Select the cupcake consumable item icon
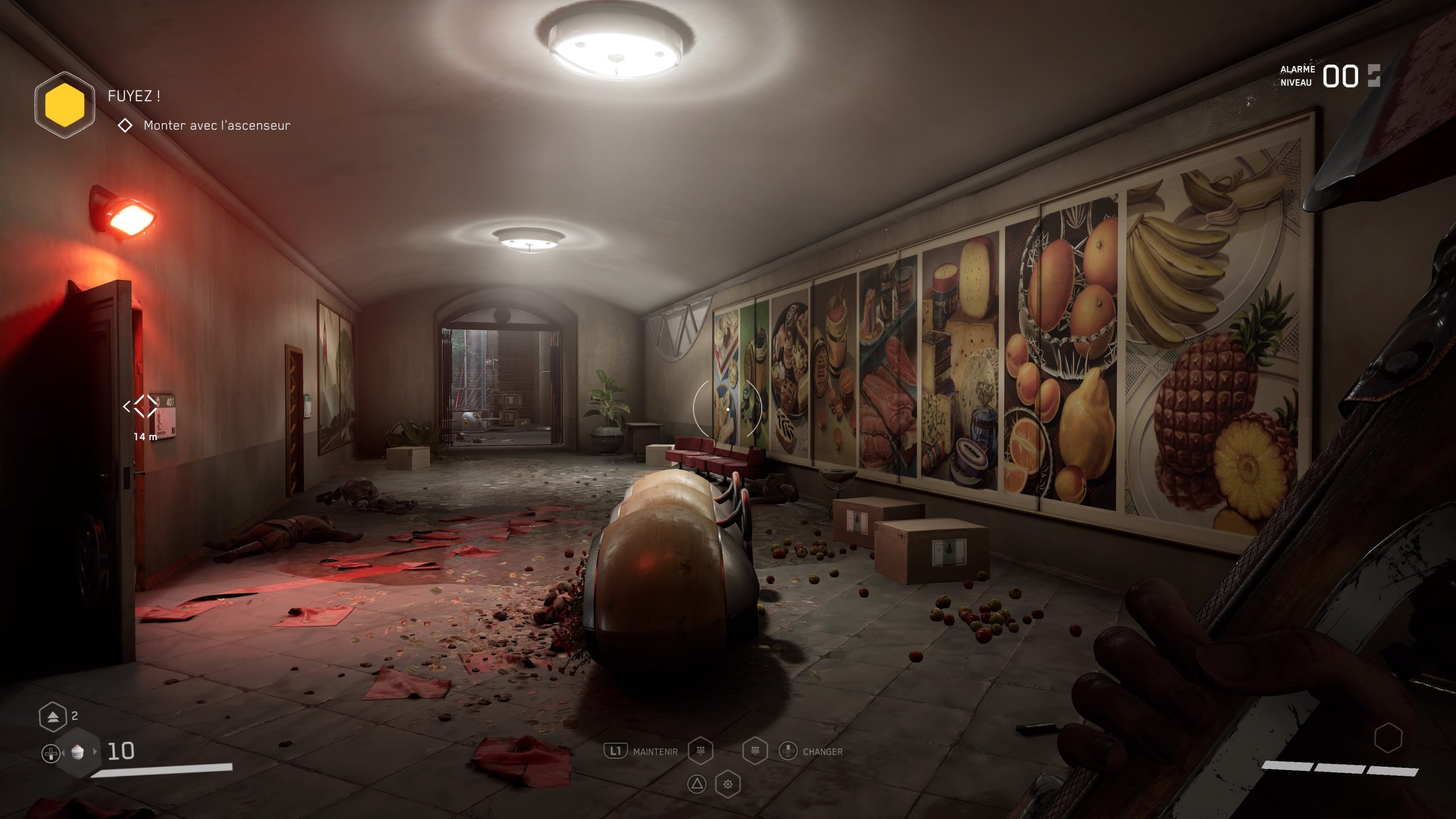1456x819 pixels. point(78,753)
